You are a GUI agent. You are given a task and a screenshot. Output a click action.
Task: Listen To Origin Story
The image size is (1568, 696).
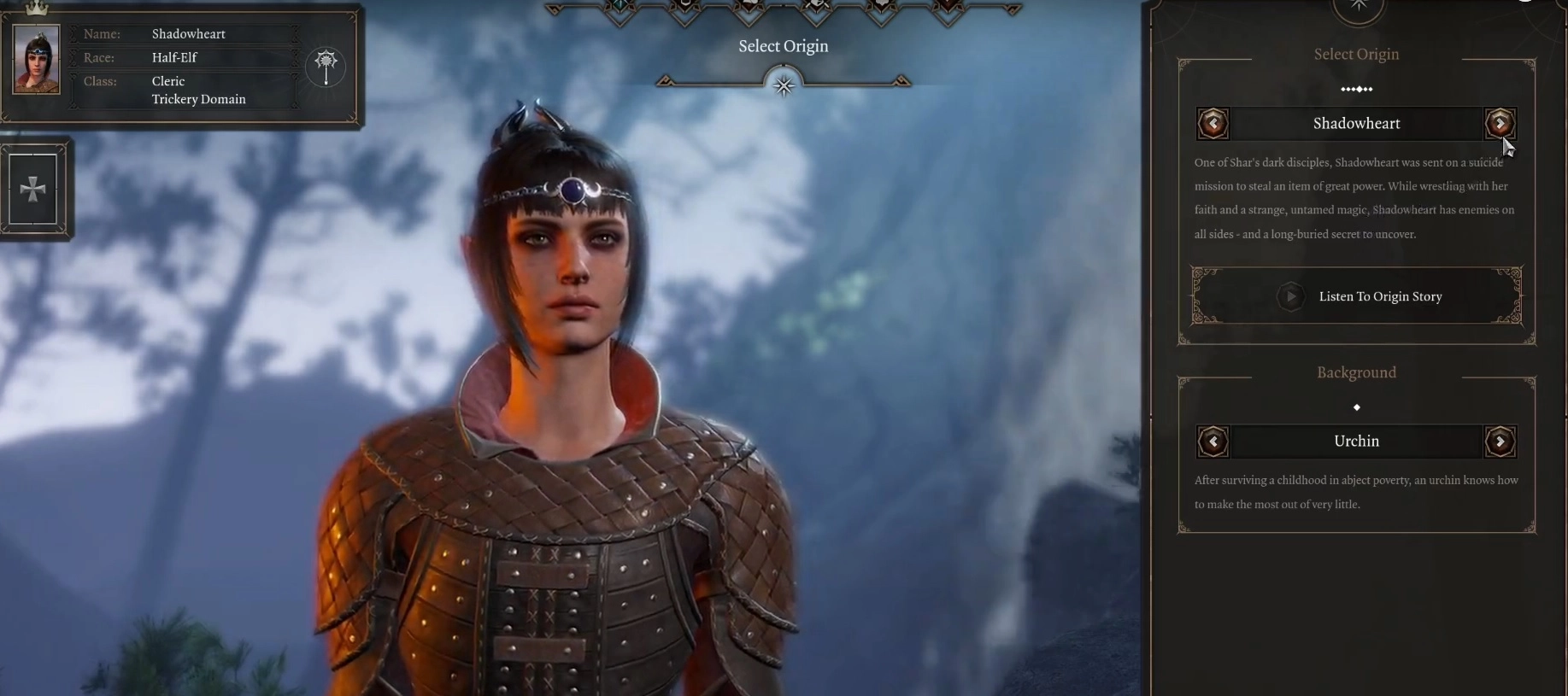pyautogui.click(x=1356, y=296)
